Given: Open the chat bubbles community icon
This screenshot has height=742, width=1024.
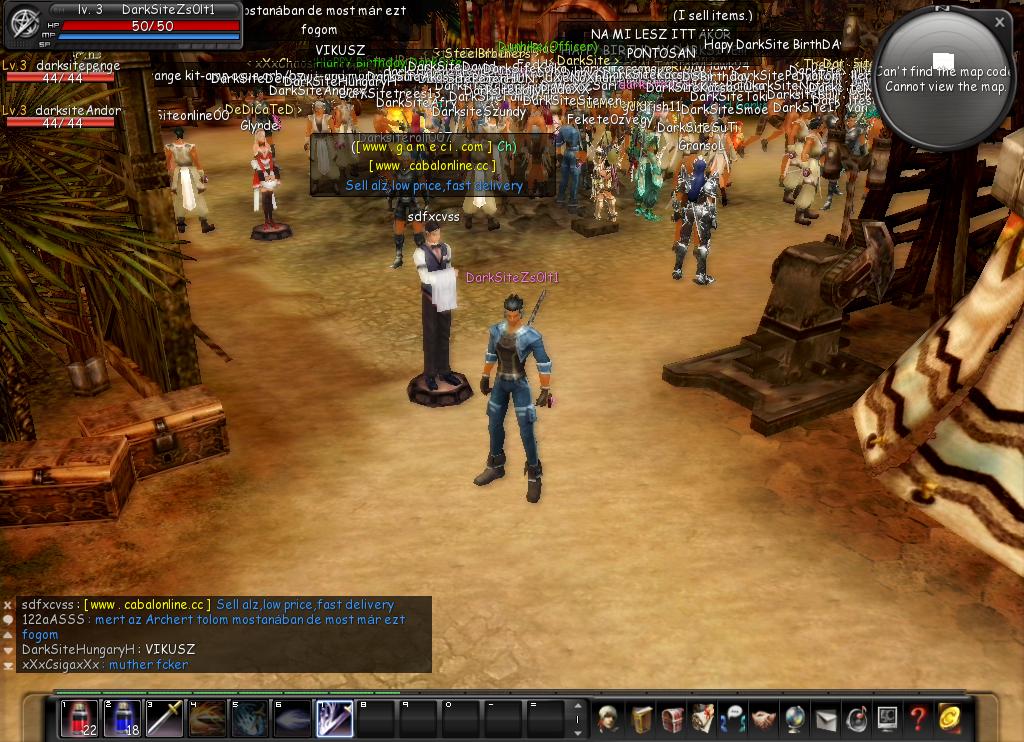Looking at the screenshot, I should point(734,718).
